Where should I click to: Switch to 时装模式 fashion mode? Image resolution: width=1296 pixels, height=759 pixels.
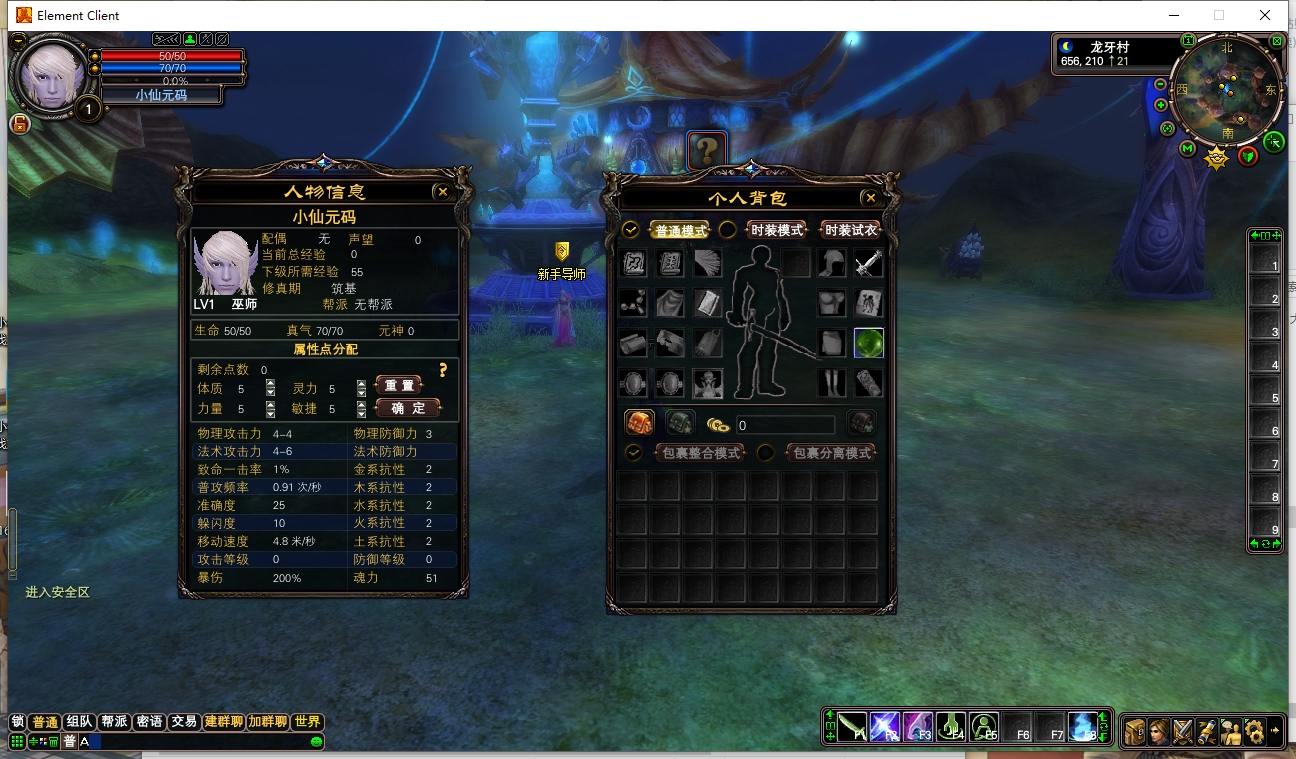coord(776,230)
